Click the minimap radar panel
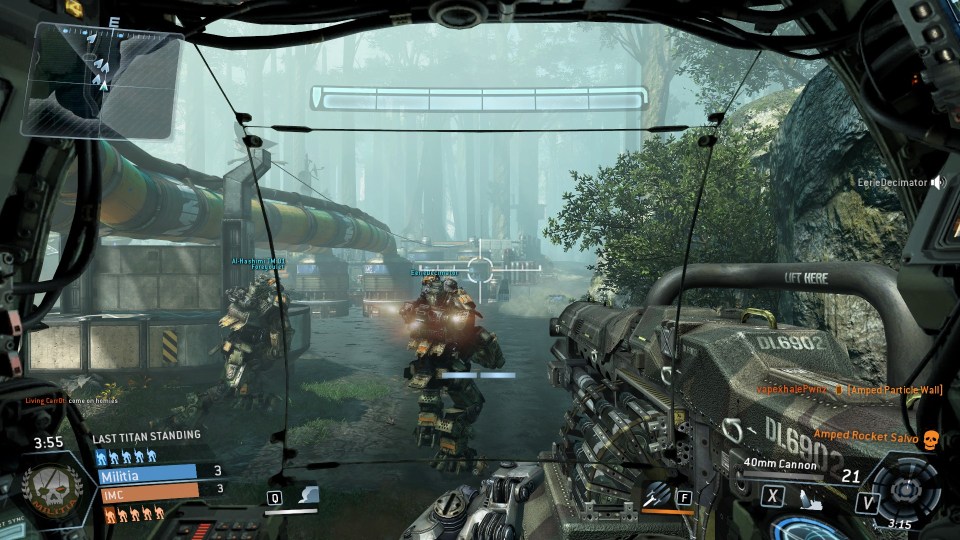 (x=104, y=78)
